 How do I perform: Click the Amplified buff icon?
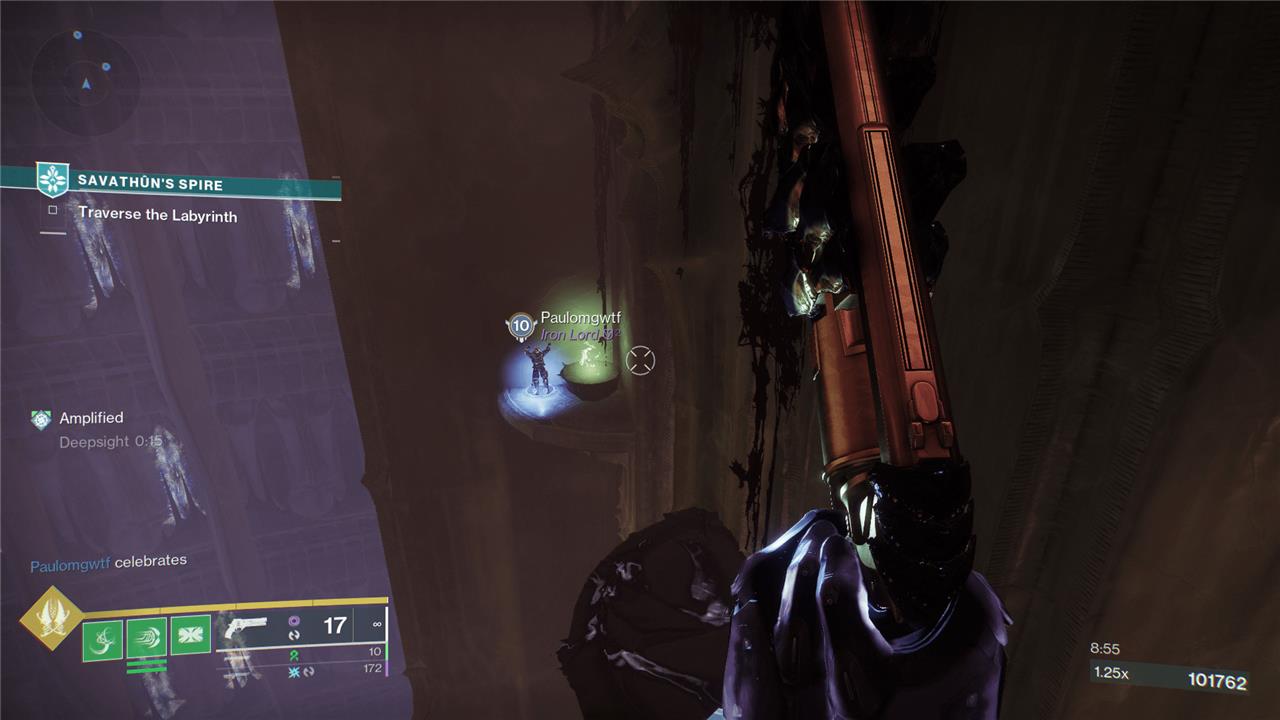pos(40,419)
